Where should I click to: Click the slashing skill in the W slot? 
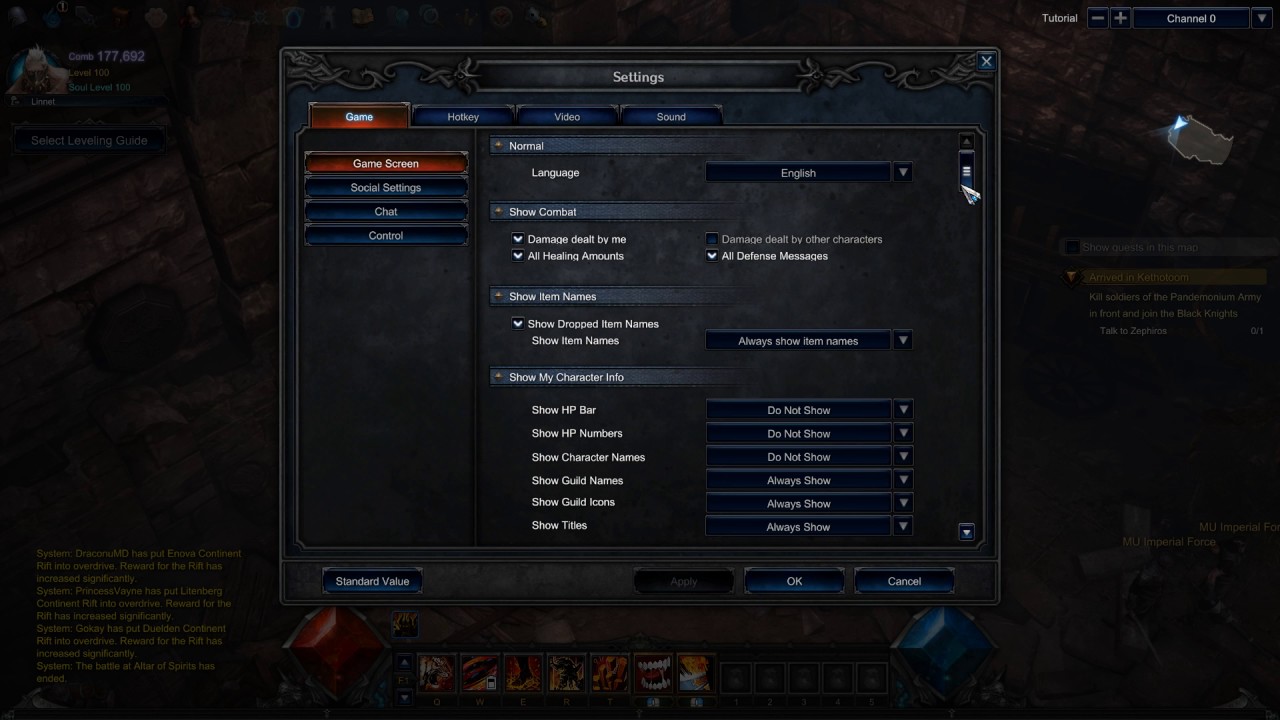click(x=479, y=673)
